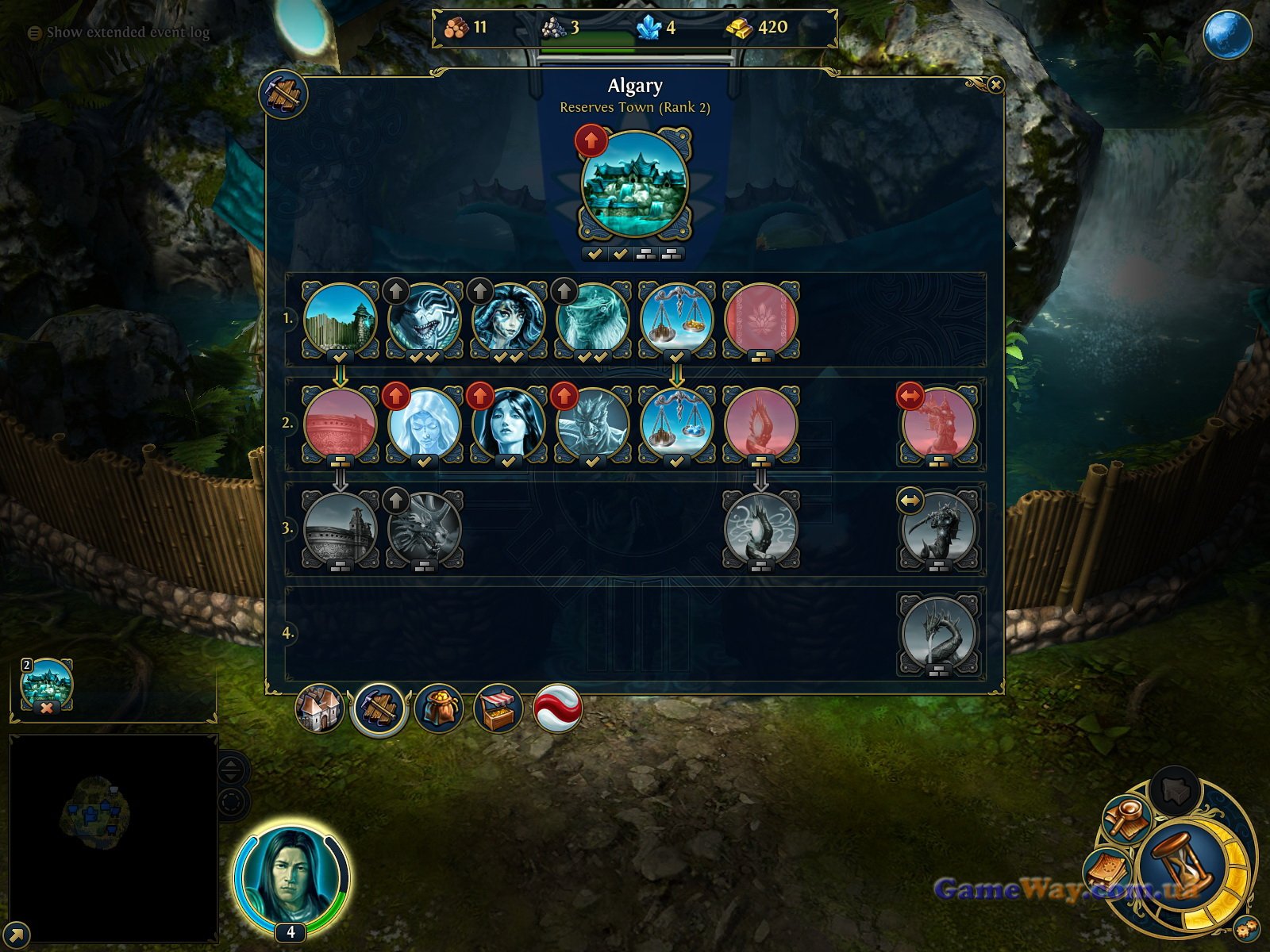Open the town overview houses tab
The width and height of the screenshot is (1270, 952).
point(319,708)
